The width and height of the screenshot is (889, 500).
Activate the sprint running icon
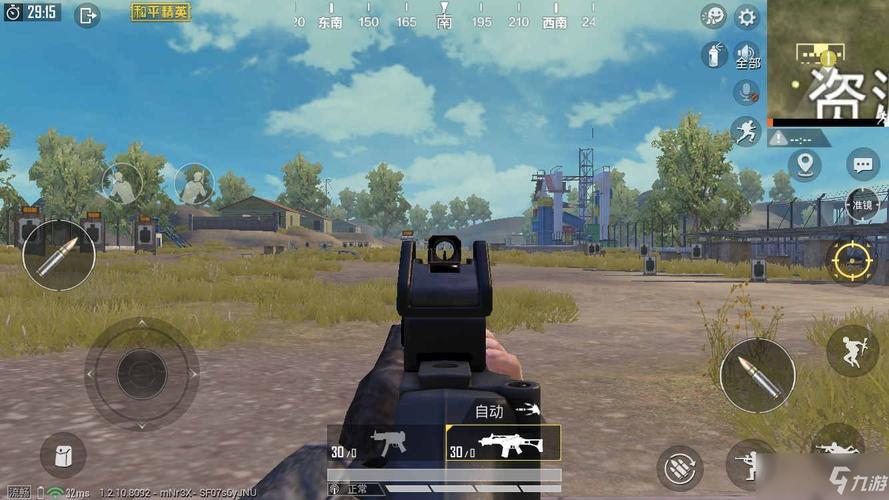[745, 130]
